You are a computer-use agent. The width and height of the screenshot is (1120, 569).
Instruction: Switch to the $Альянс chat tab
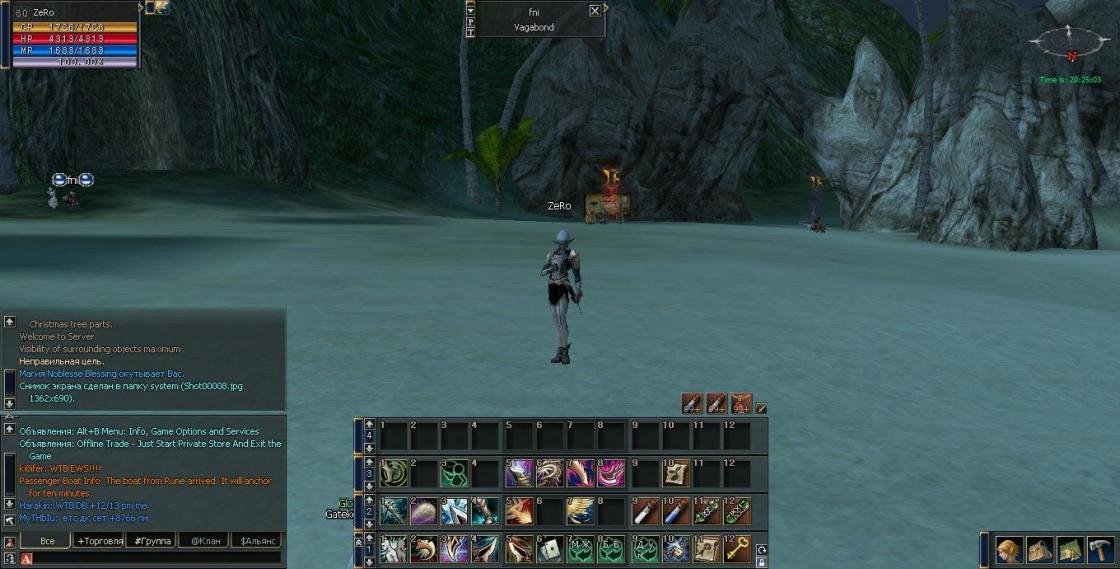(x=255, y=541)
